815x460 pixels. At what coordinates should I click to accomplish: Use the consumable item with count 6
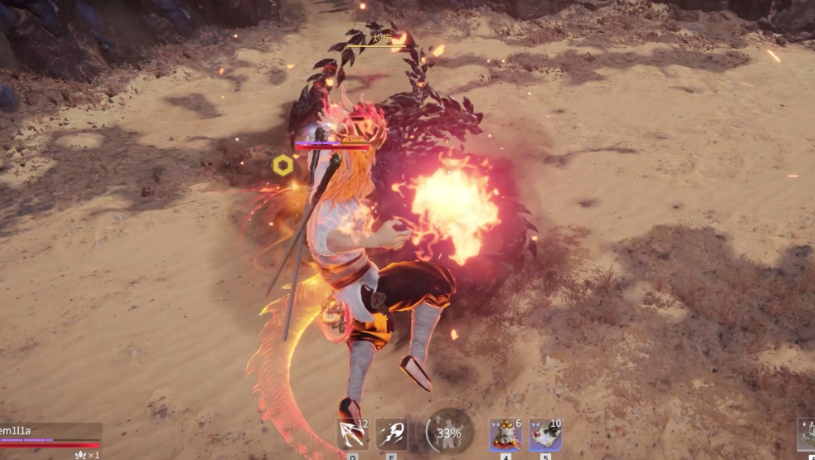click(x=505, y=434)
